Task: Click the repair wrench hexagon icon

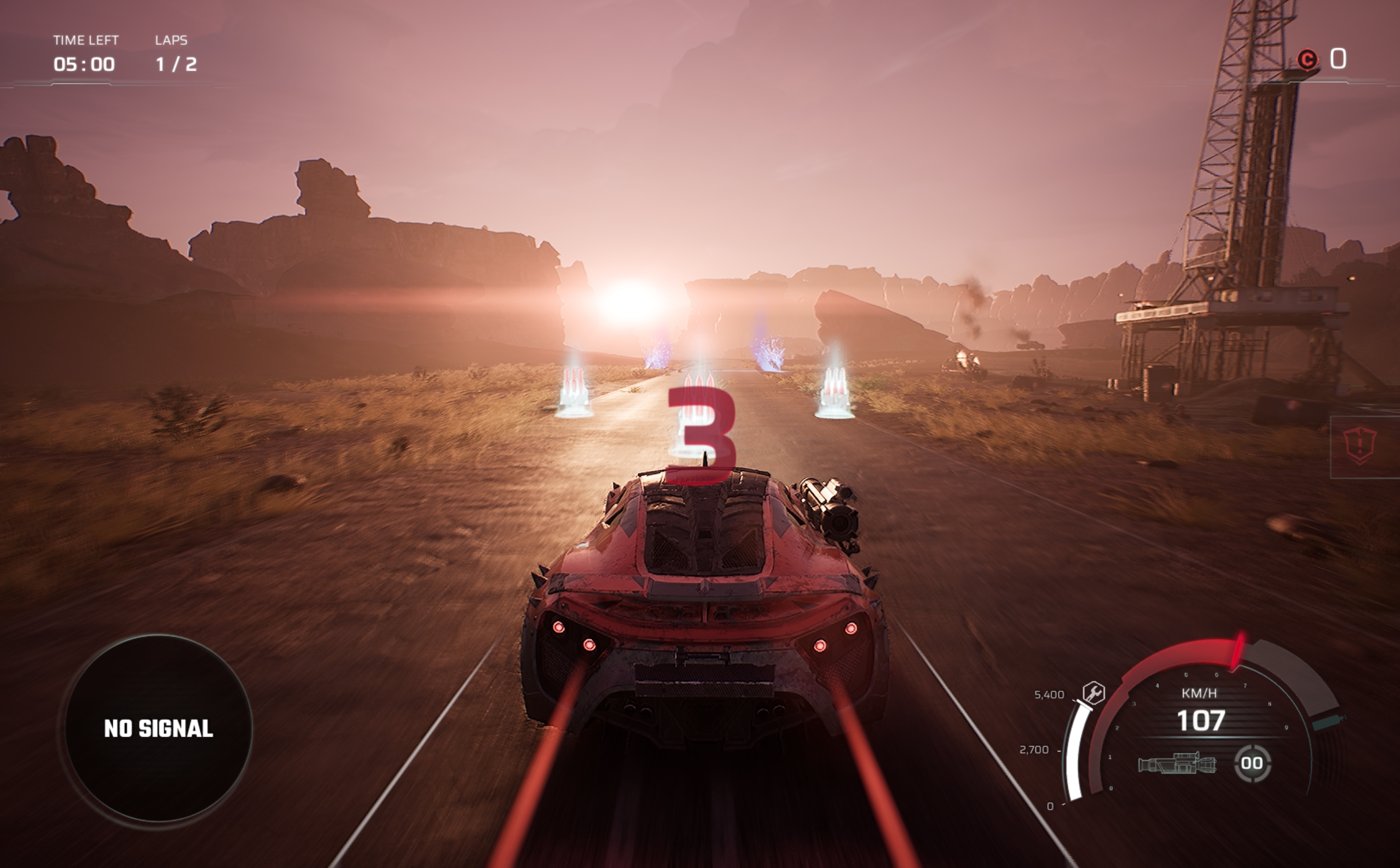Action: click(x=1094, y=693)
